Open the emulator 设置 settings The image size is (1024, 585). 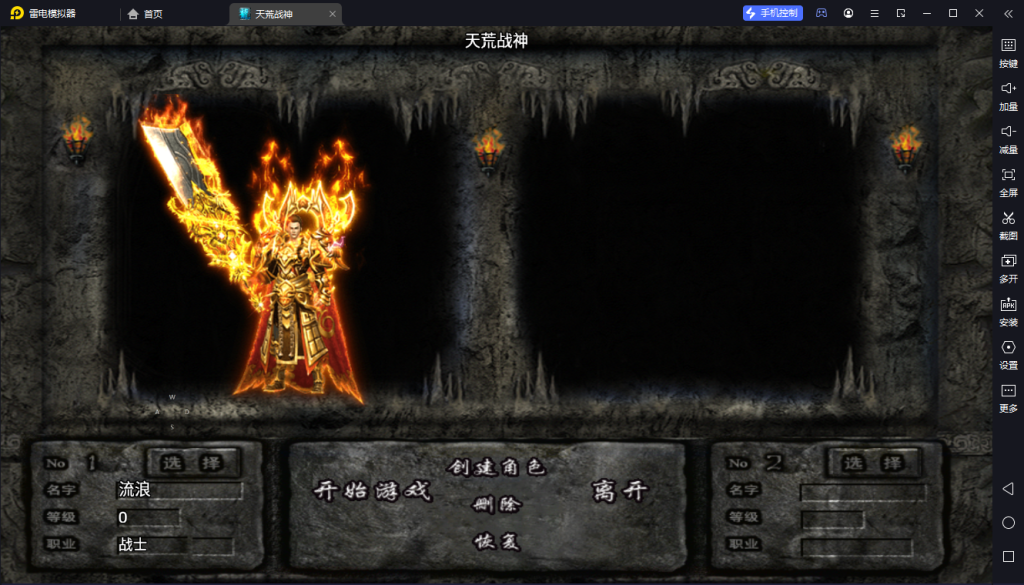click(x=1008, y=353)
